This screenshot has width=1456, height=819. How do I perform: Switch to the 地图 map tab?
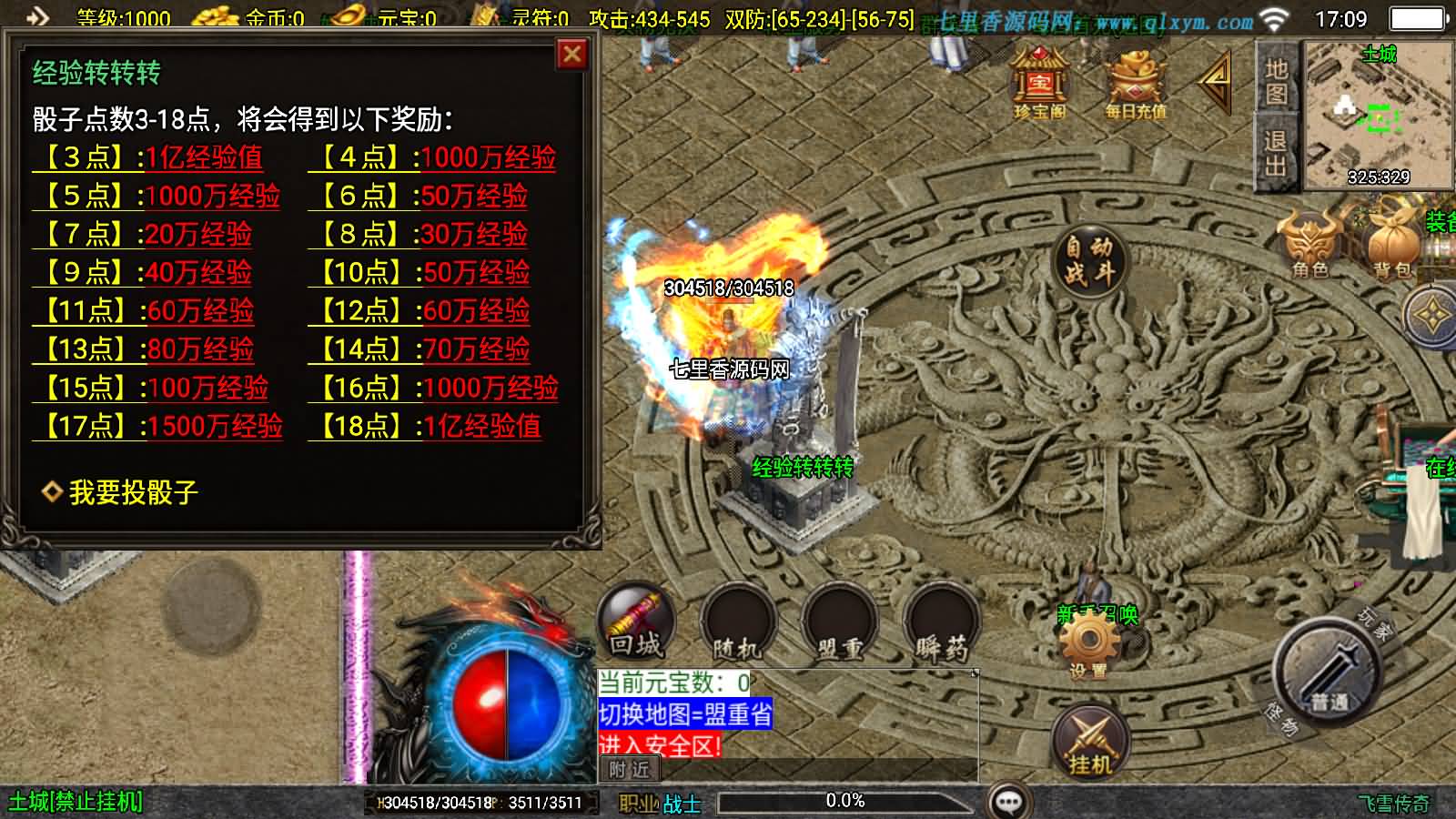coord(1275,80)
